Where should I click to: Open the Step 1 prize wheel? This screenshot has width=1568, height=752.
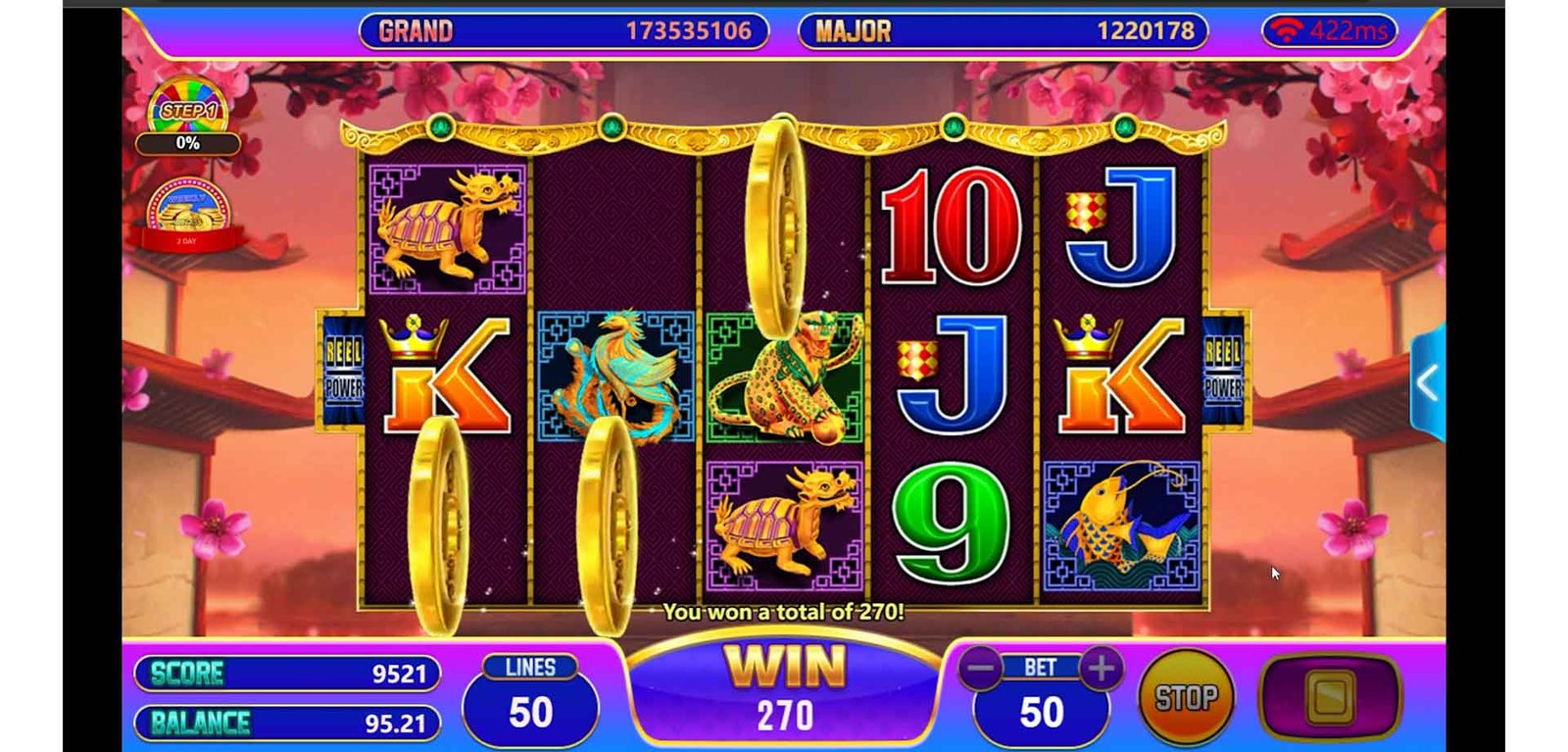tap(188, 109)
